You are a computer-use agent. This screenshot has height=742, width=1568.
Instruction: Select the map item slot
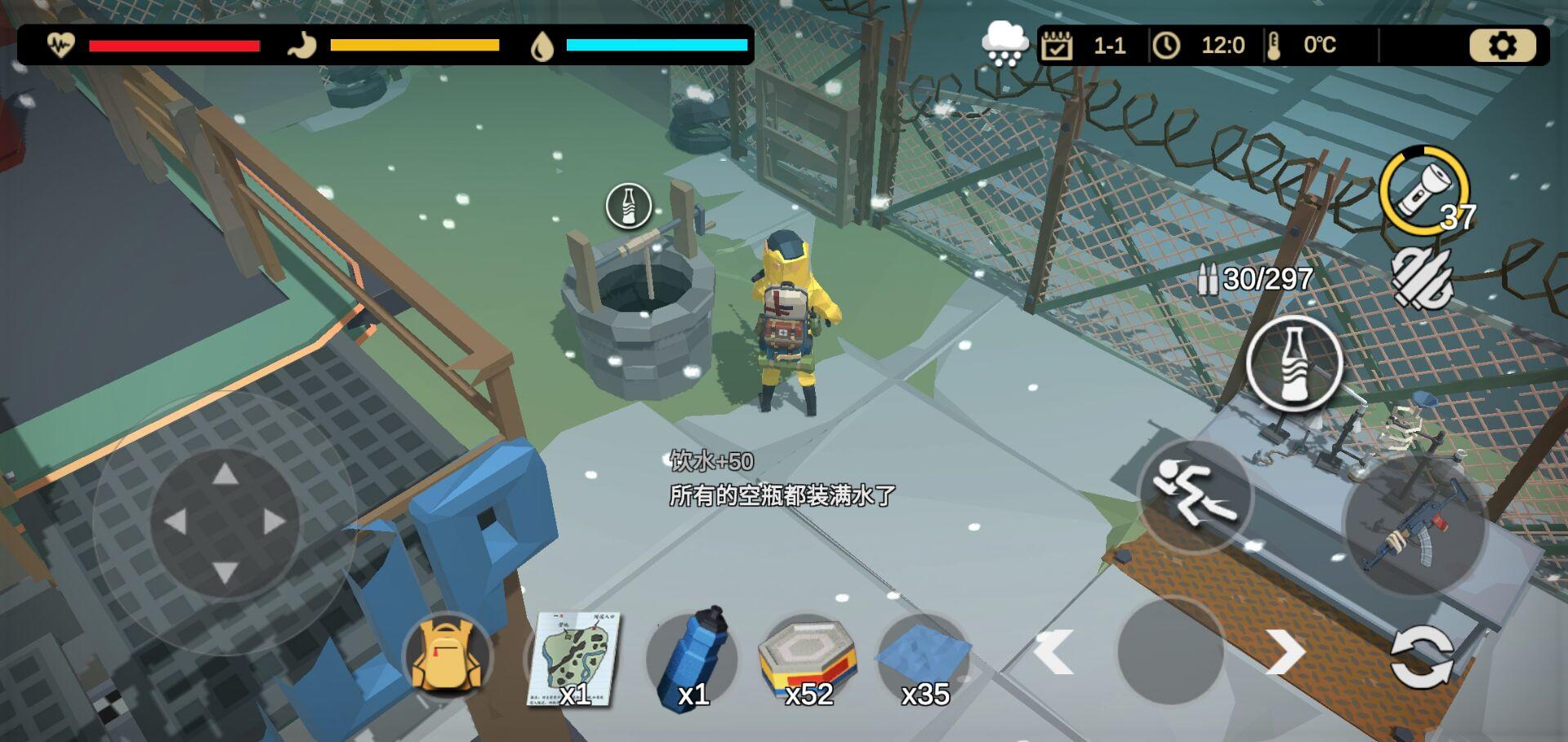[573, 660]
